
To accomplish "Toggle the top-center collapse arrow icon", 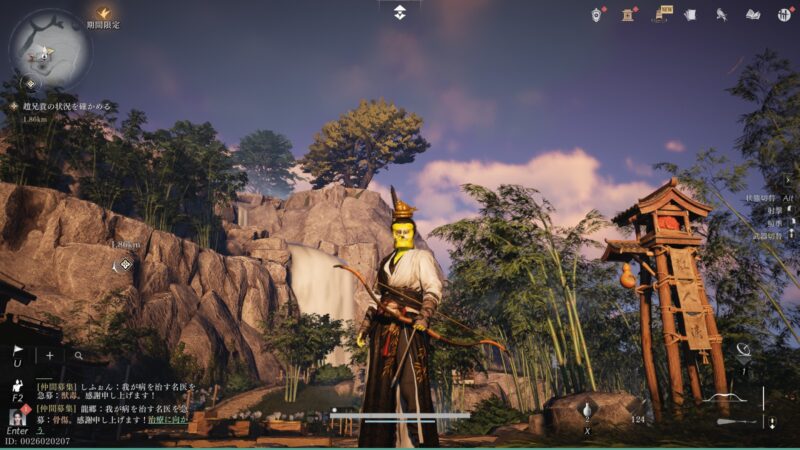I will (x=399, y=11).
